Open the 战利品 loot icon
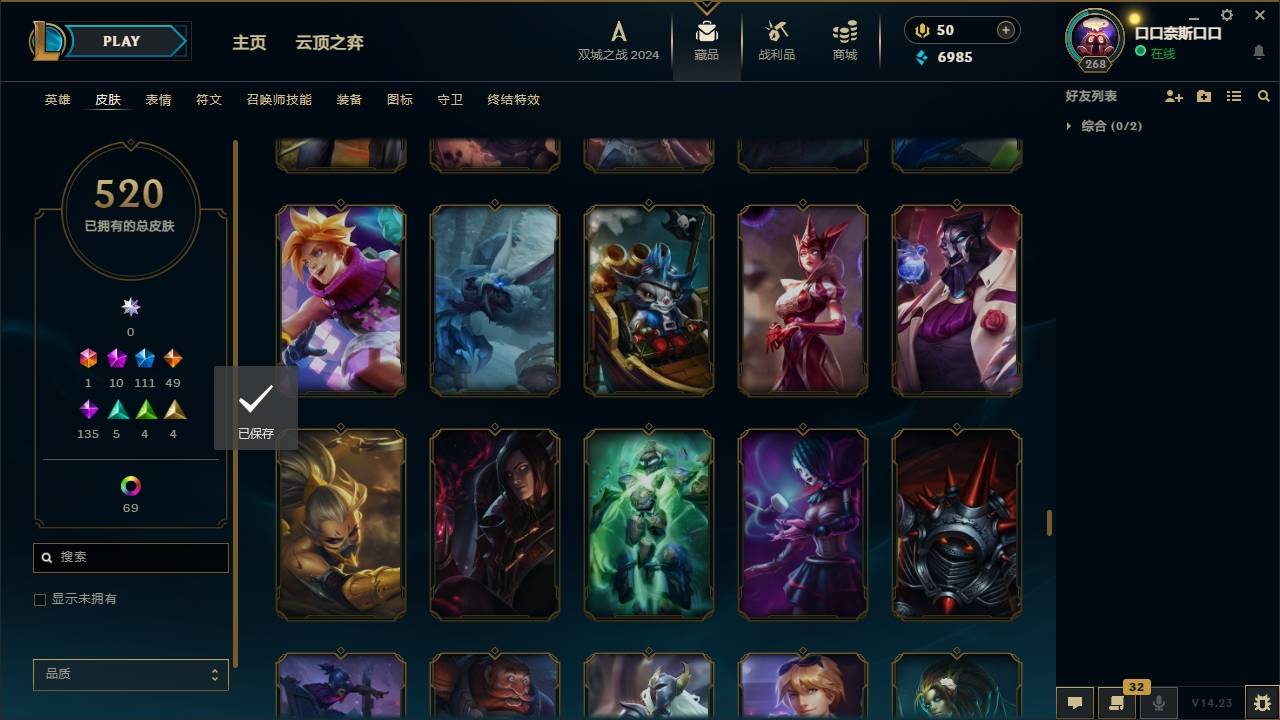Viewport: 1280px width, 720px height. point(776,40)
